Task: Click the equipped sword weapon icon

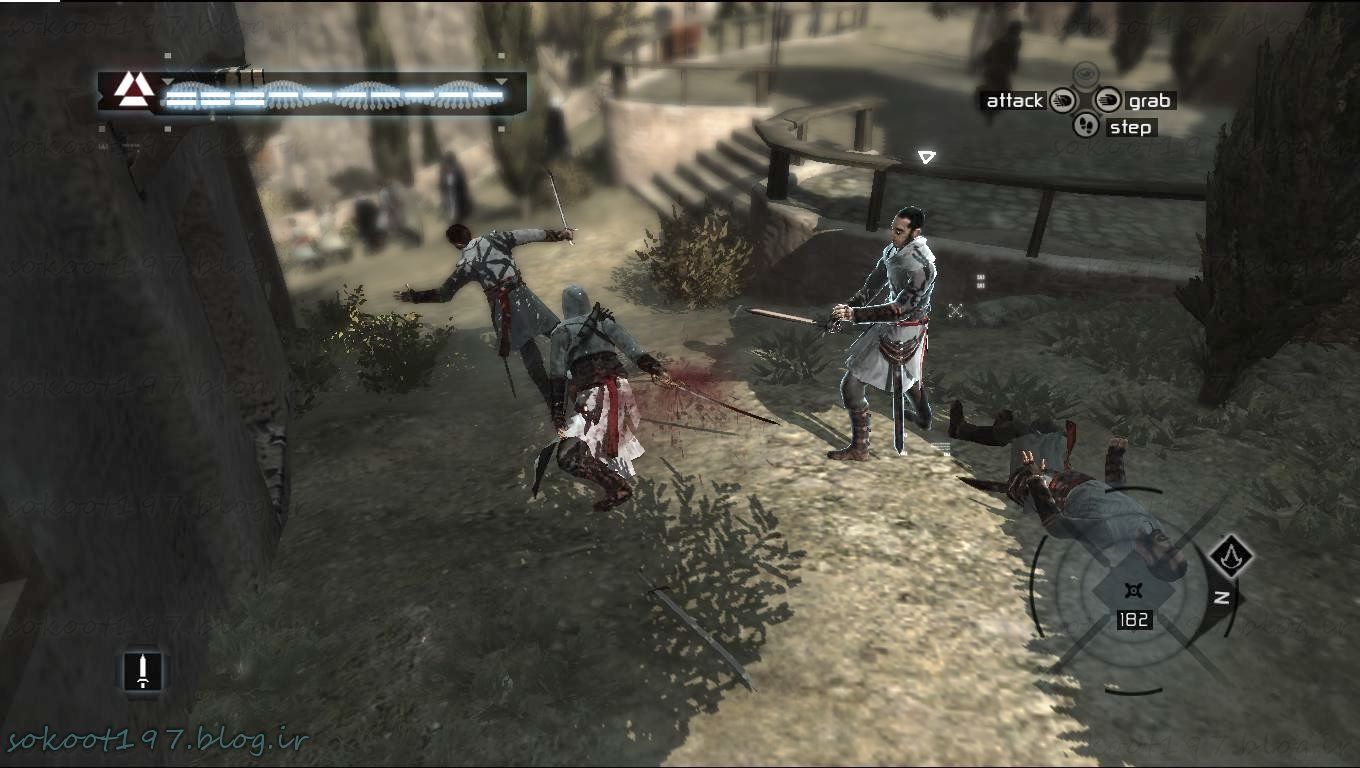Action: [x=143, y=670]
